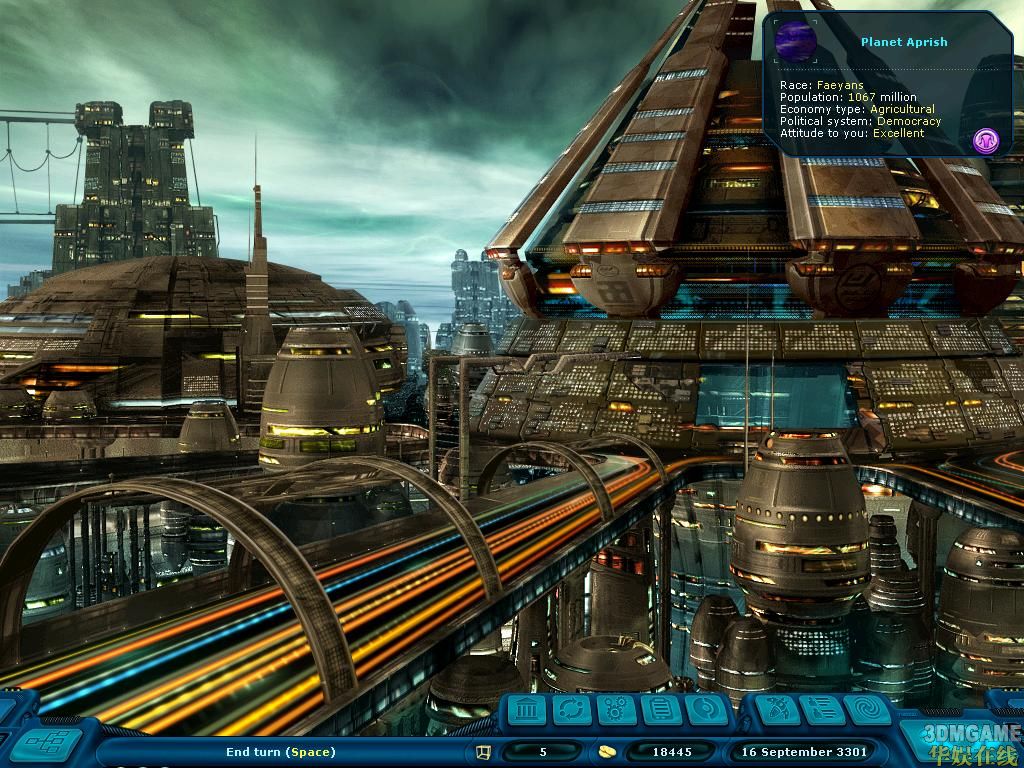The width and height of the screenshot is (1024, 768).
Task: Select the purple Faeyan race emblem
Action: [x=986, y=141]
